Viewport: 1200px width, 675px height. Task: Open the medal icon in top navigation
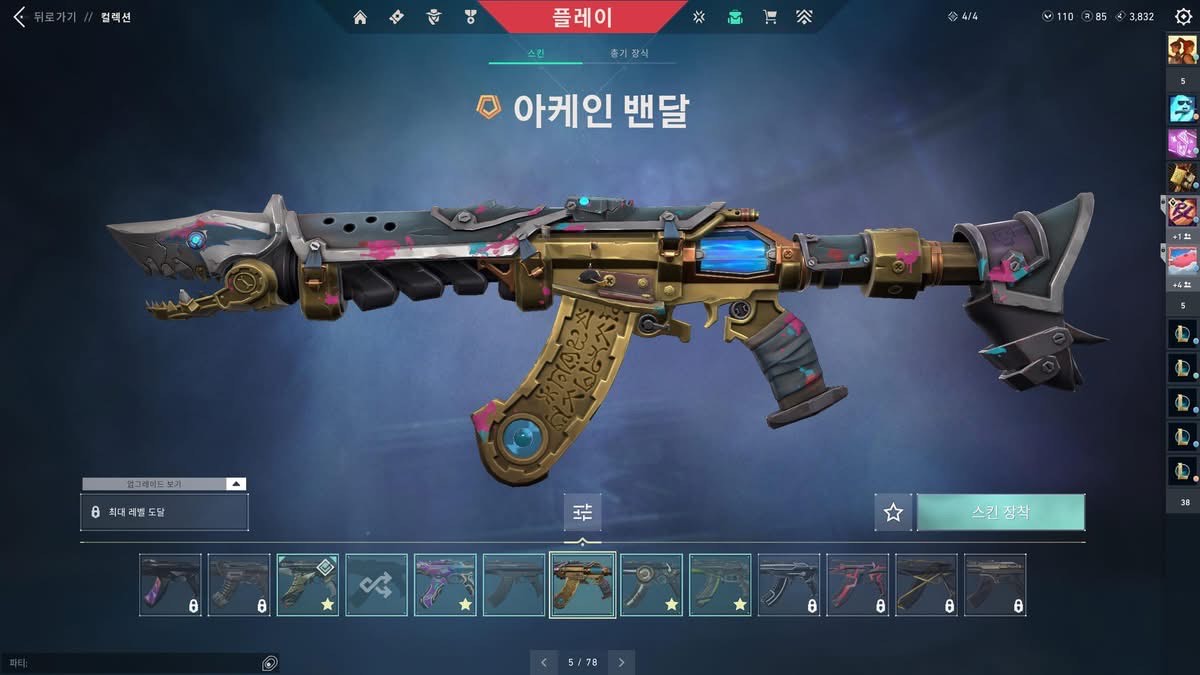pos(470,17)
